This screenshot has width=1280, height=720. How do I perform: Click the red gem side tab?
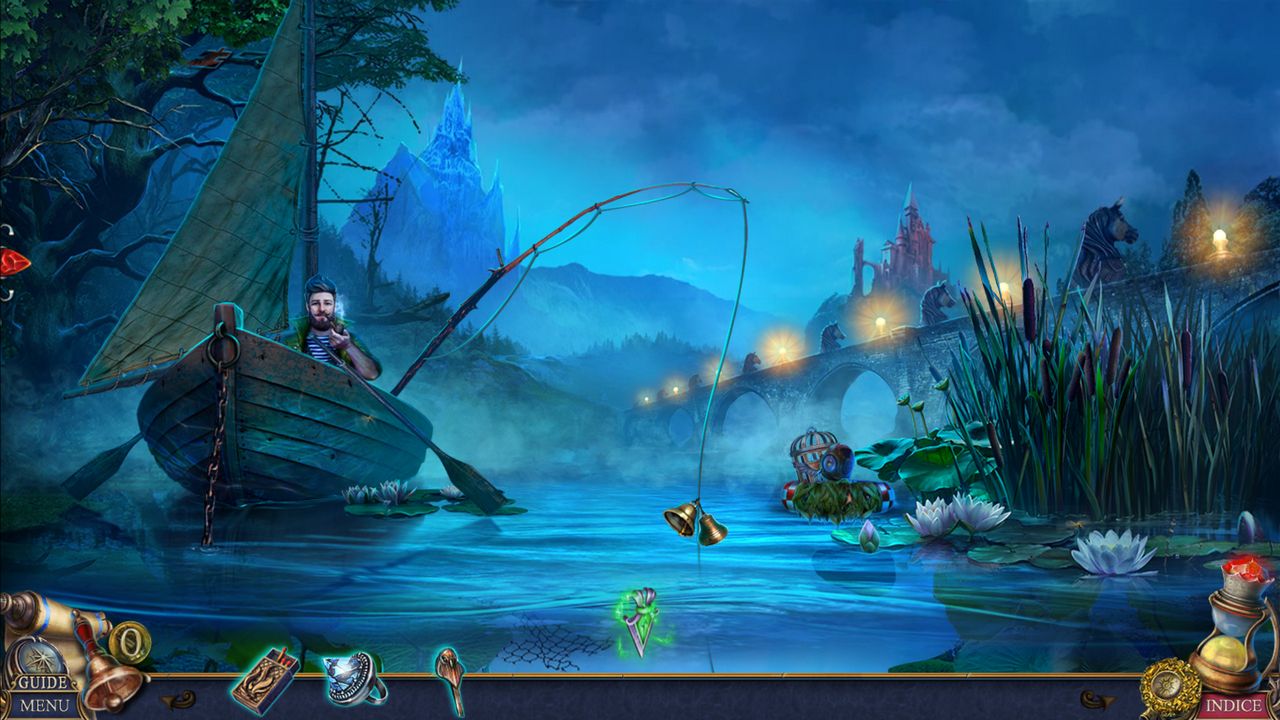pyautogui.click(x=13, y=263)
